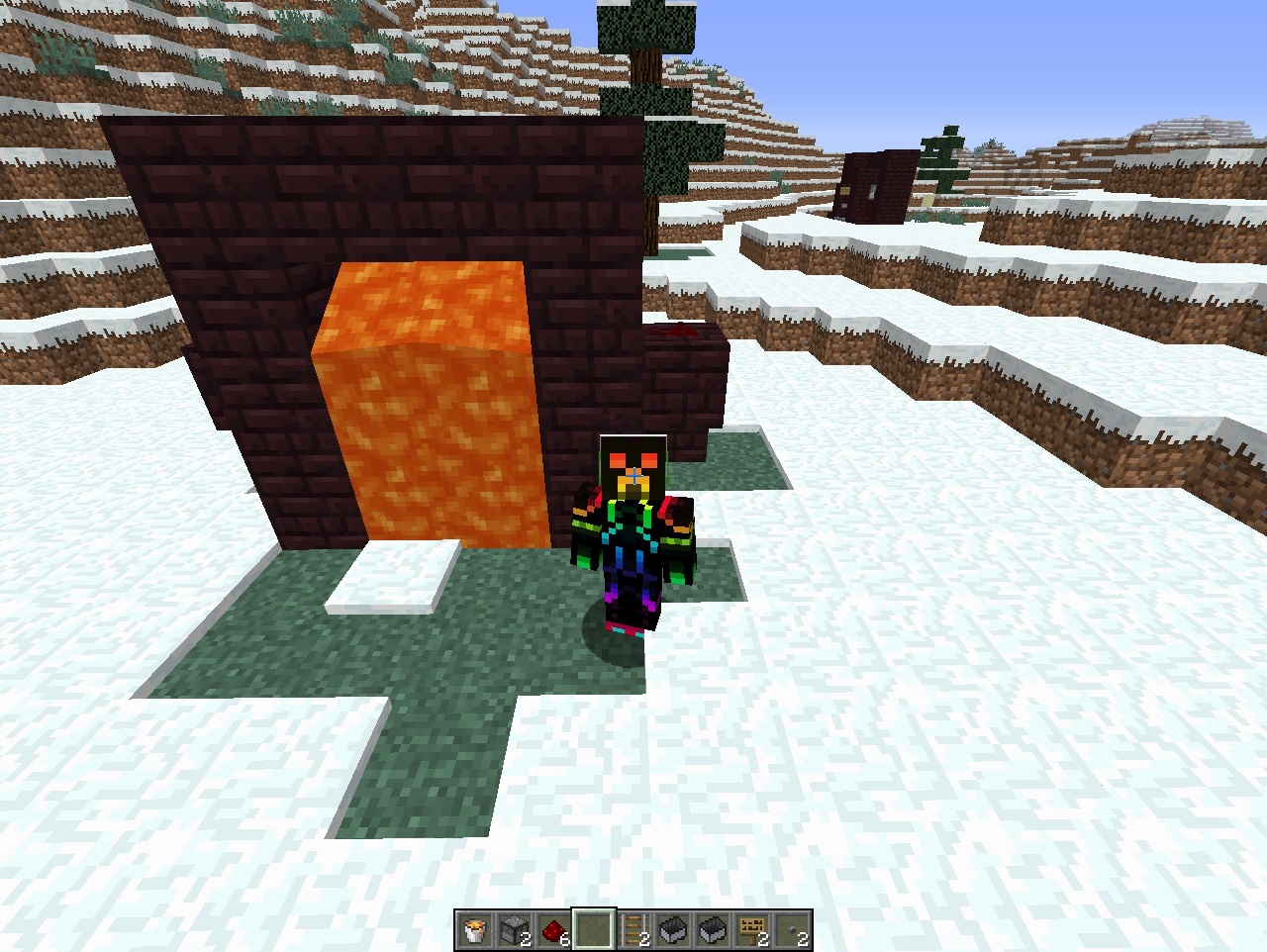
Task: Select the lava bucket in the hotbar
Action: click(473, 928)
